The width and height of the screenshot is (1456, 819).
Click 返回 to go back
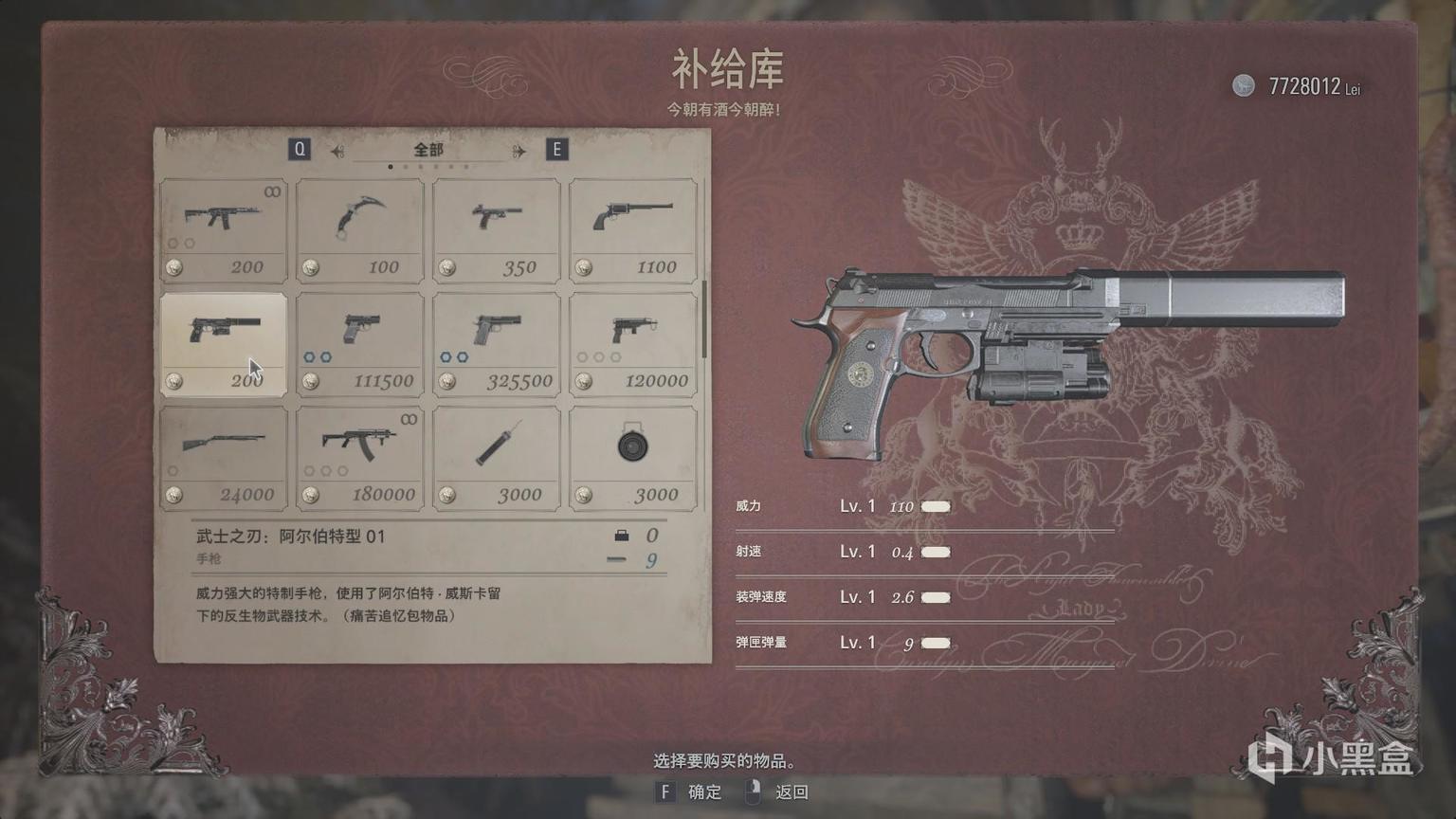(x=792, y=792)
